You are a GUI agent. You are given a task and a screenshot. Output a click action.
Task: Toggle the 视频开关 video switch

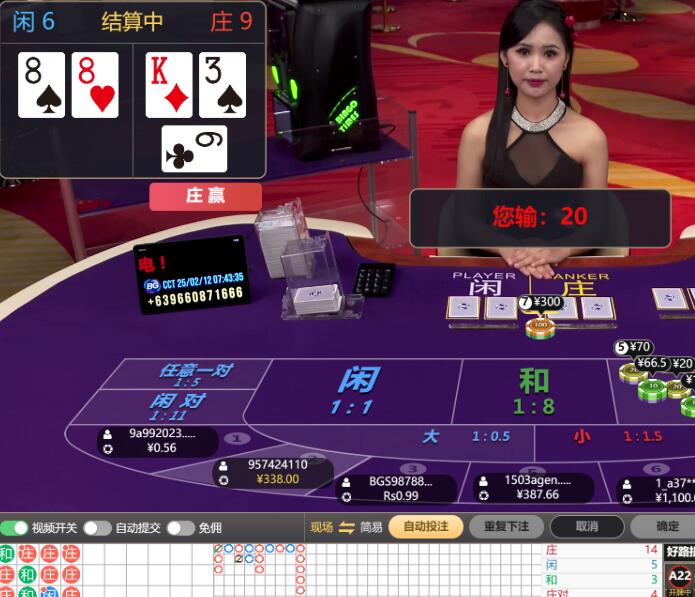pyautogui.click(x=15, y=527)
